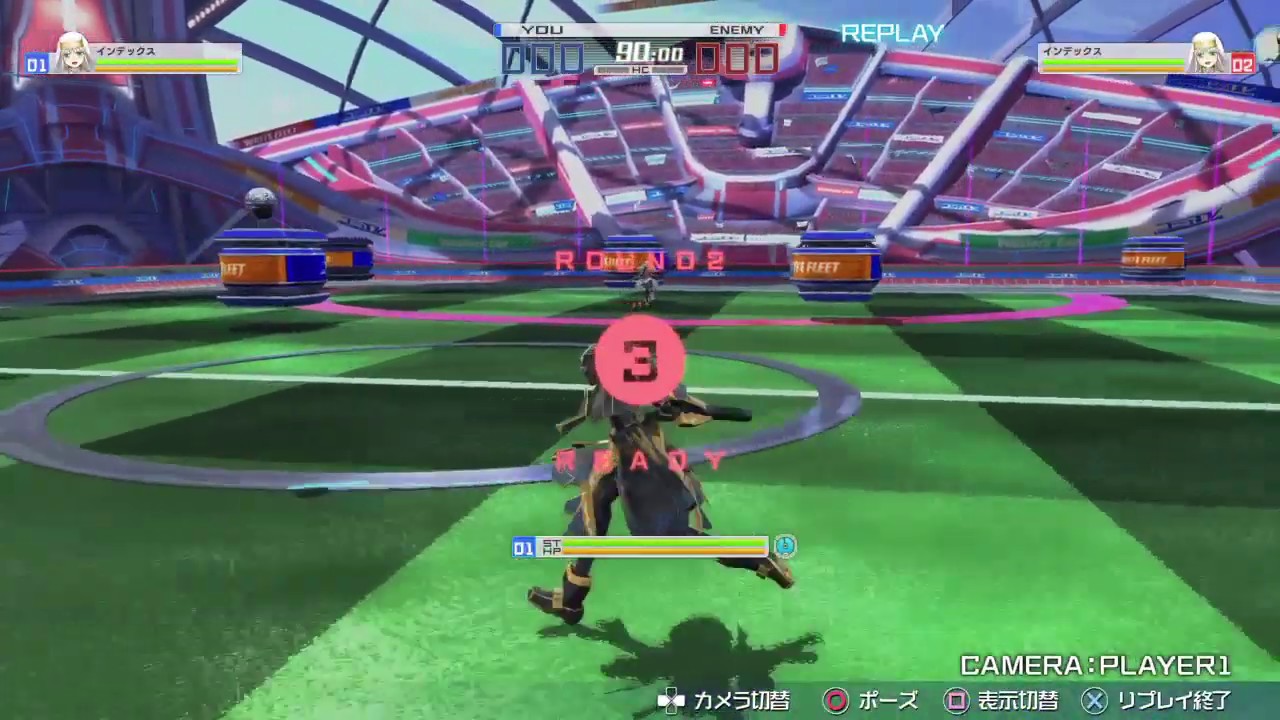Click the blue clock icon beside the HP bar
Screen dimensions: 1280x720
785,547
